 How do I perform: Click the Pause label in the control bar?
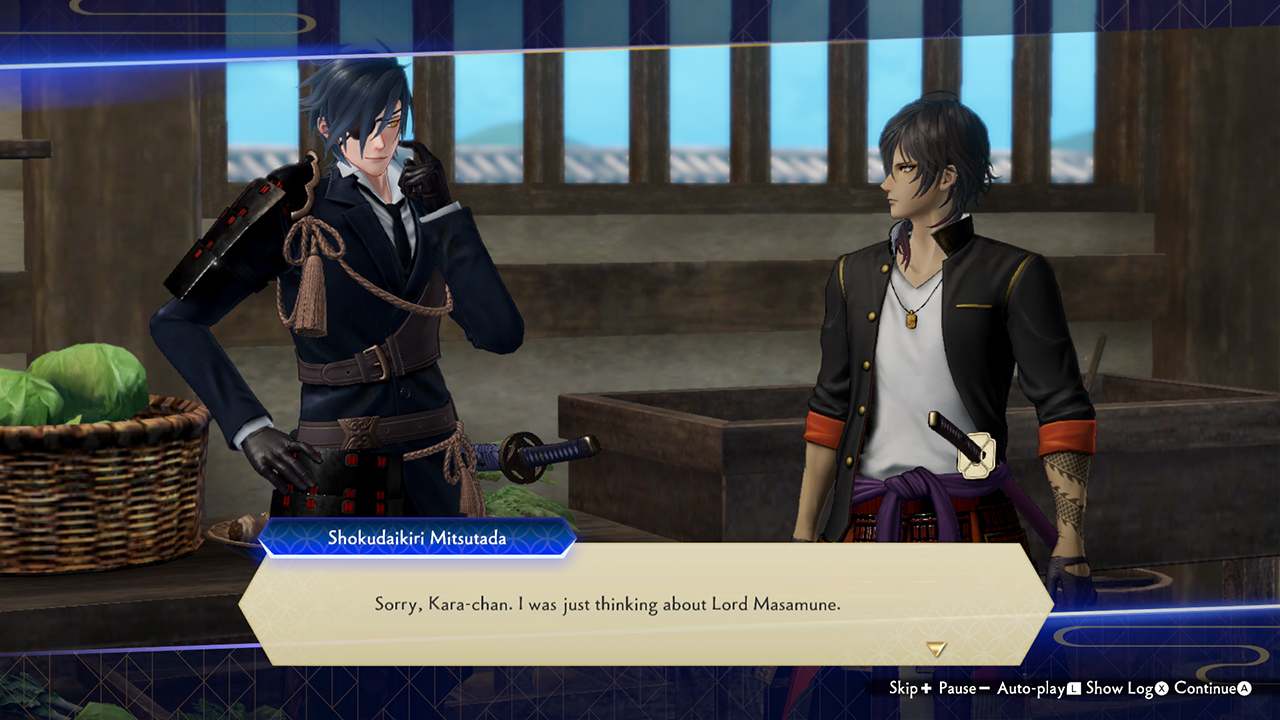pyautogui.click(x=958, y=689)
